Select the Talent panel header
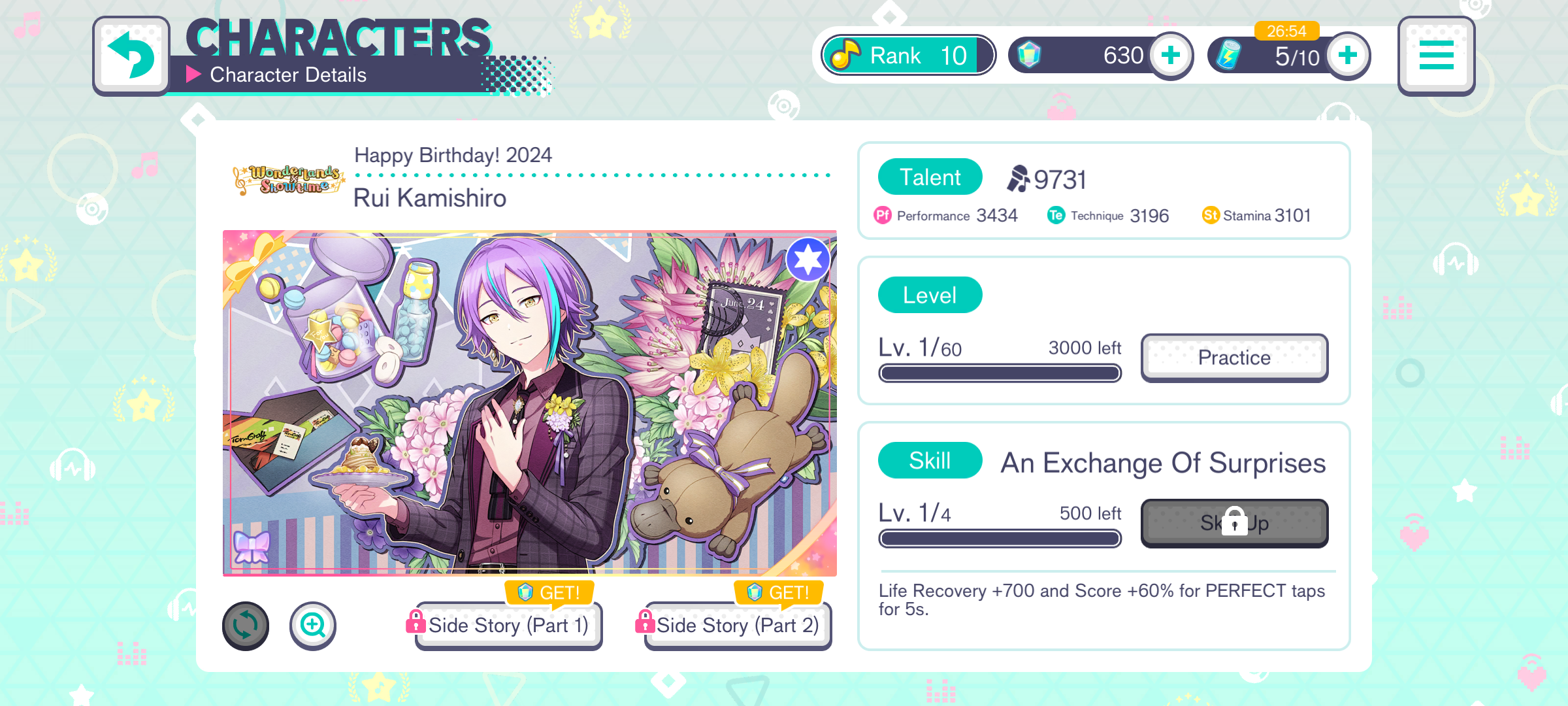Screen dimensions: 1568x706 [929, 176]
